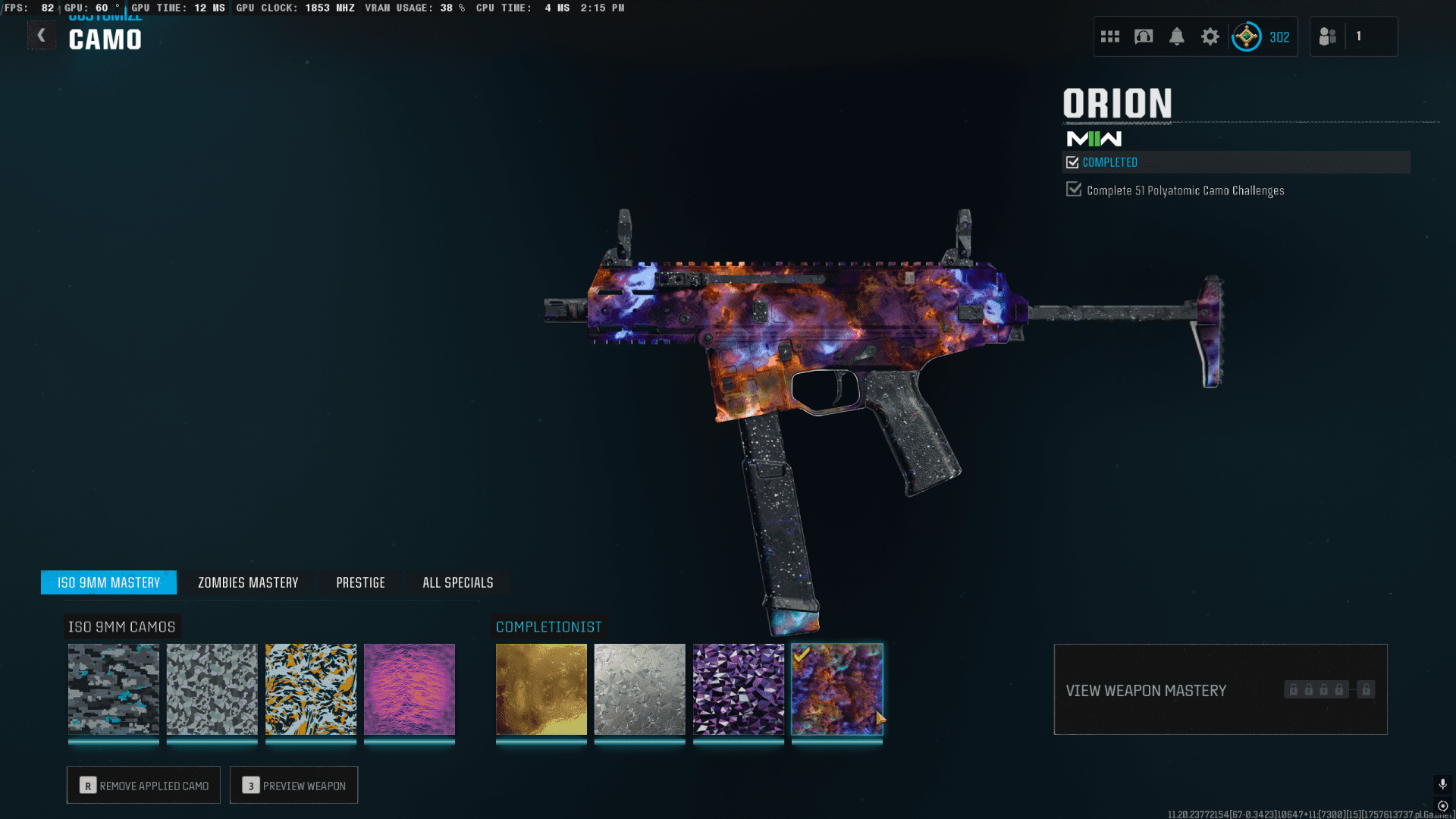Image resolution: width=1456 pixels, height=819 pixels.
Task: Choose the purple Polyatomic crystal camo
Action: point(739,689)
